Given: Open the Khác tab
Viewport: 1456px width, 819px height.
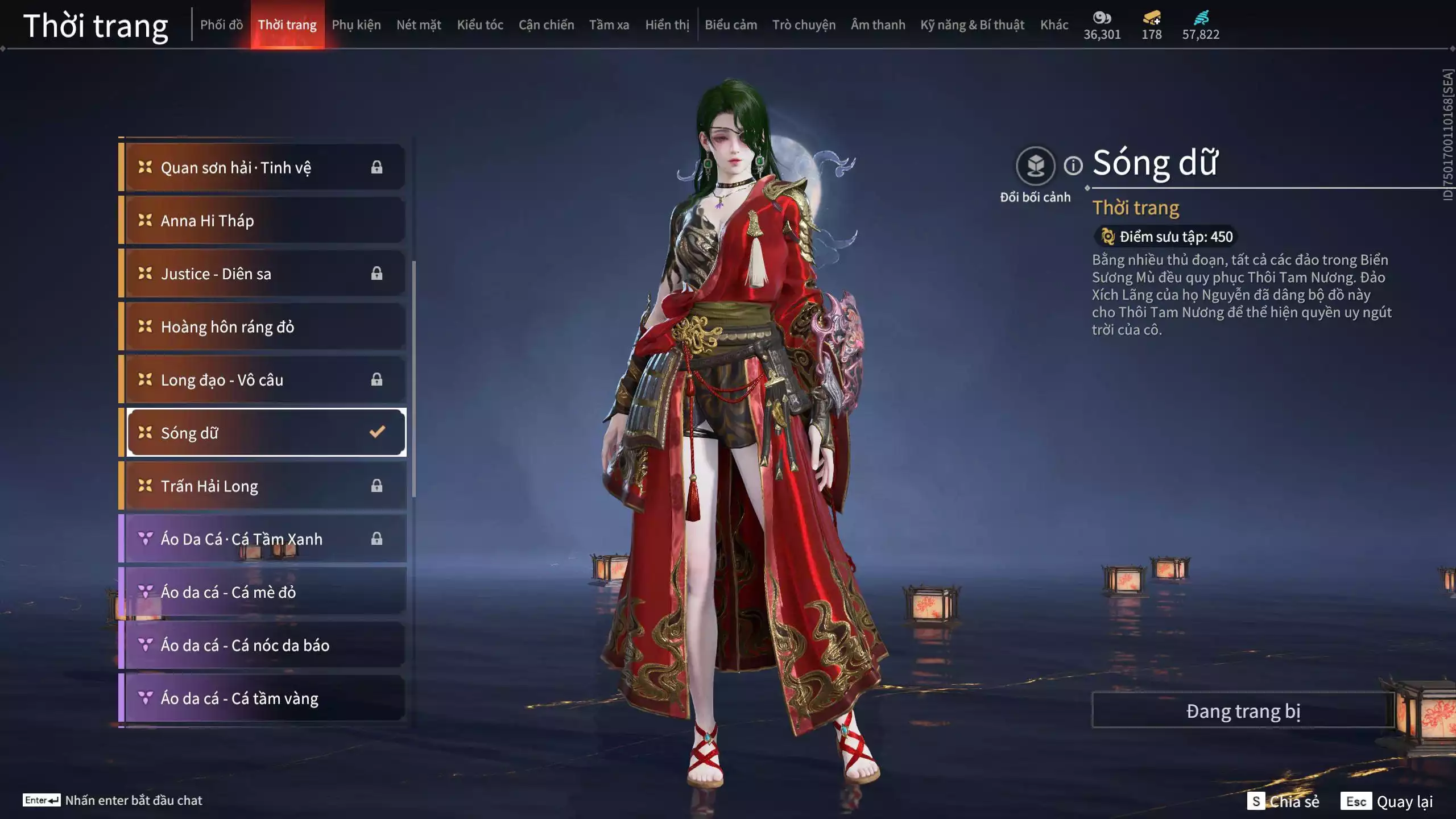Looking at the screenshot, I should click(x=1055, y=24).
